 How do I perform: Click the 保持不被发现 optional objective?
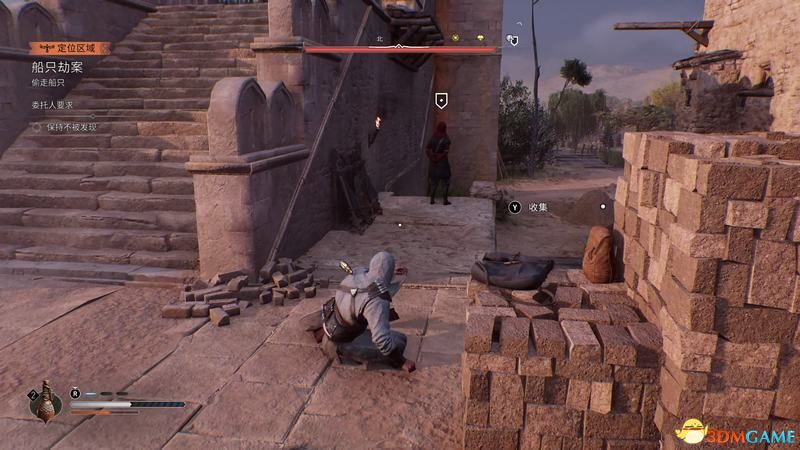click(71, 127)
